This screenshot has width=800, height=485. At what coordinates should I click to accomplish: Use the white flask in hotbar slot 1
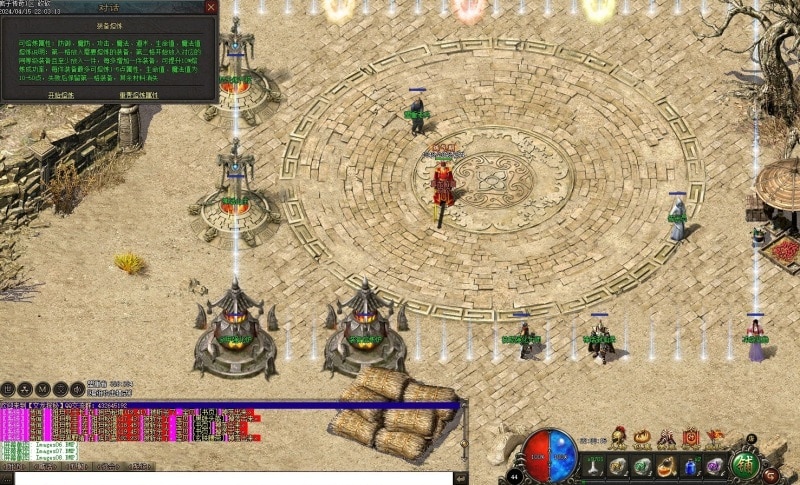594,466
